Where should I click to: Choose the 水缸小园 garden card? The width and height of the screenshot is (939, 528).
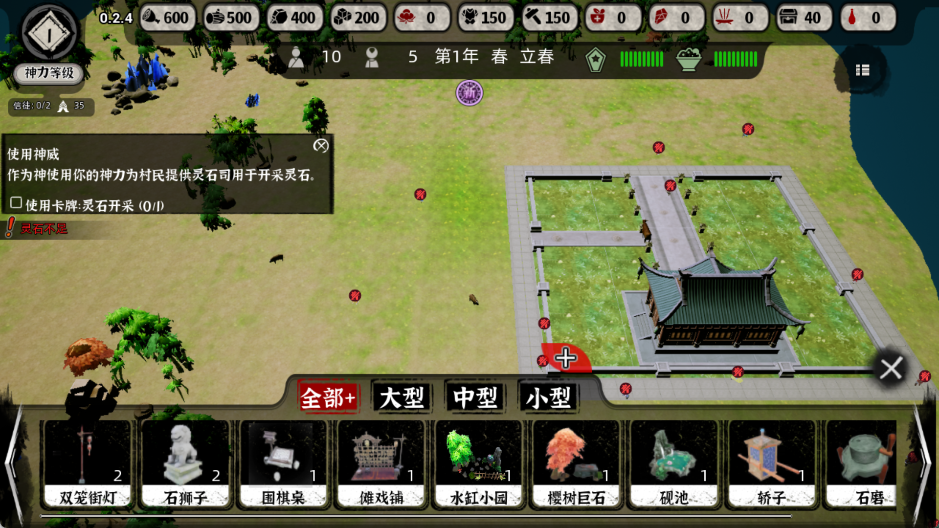478,463
